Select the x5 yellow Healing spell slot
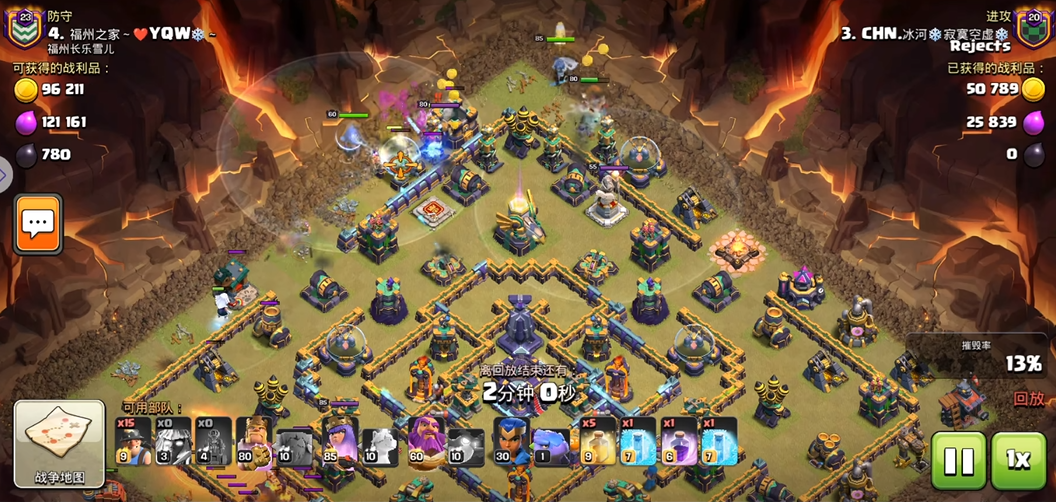Screen dimensions: 1056x502 coord(598,442)
